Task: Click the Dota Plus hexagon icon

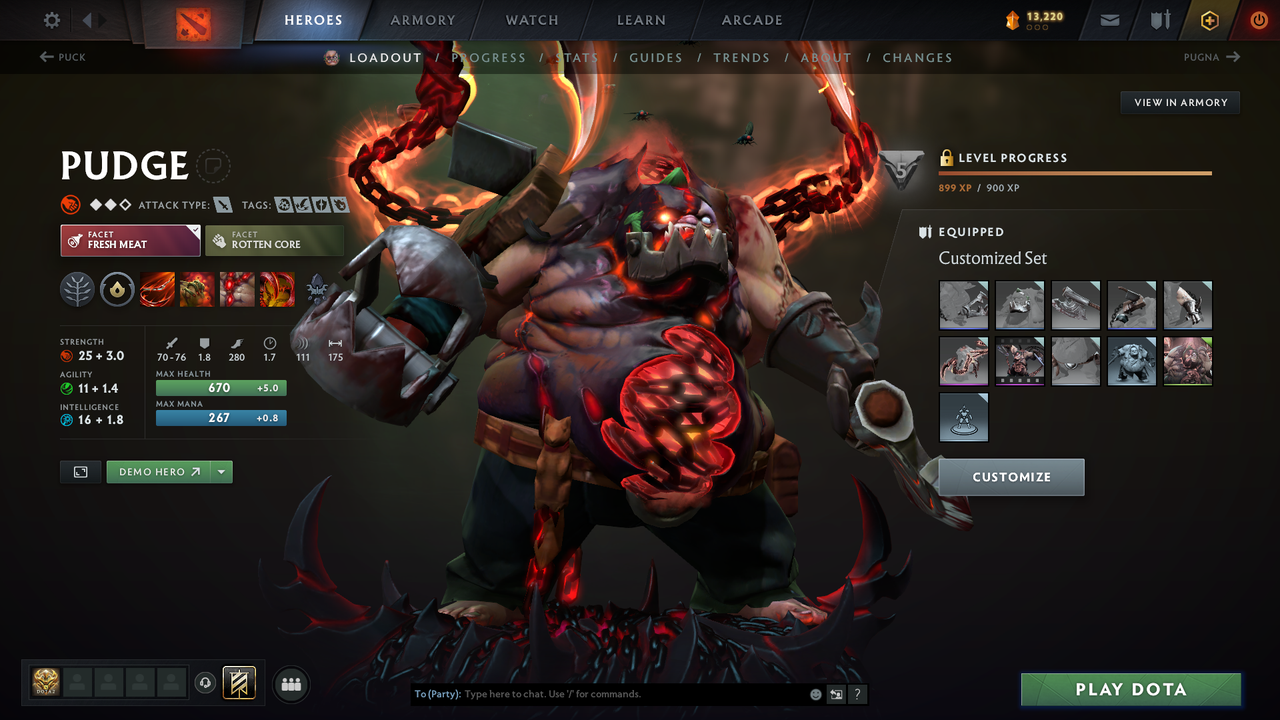Action: click(x=1209, y=19)
